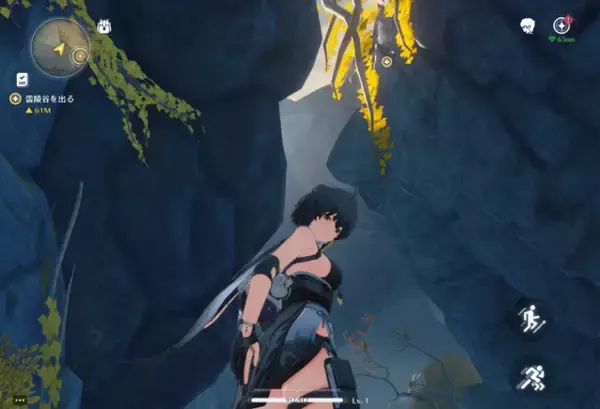Screen dimensions: 600x409
Task: Select the 雲陵谷を出る quest tracker
Action: 47,98
